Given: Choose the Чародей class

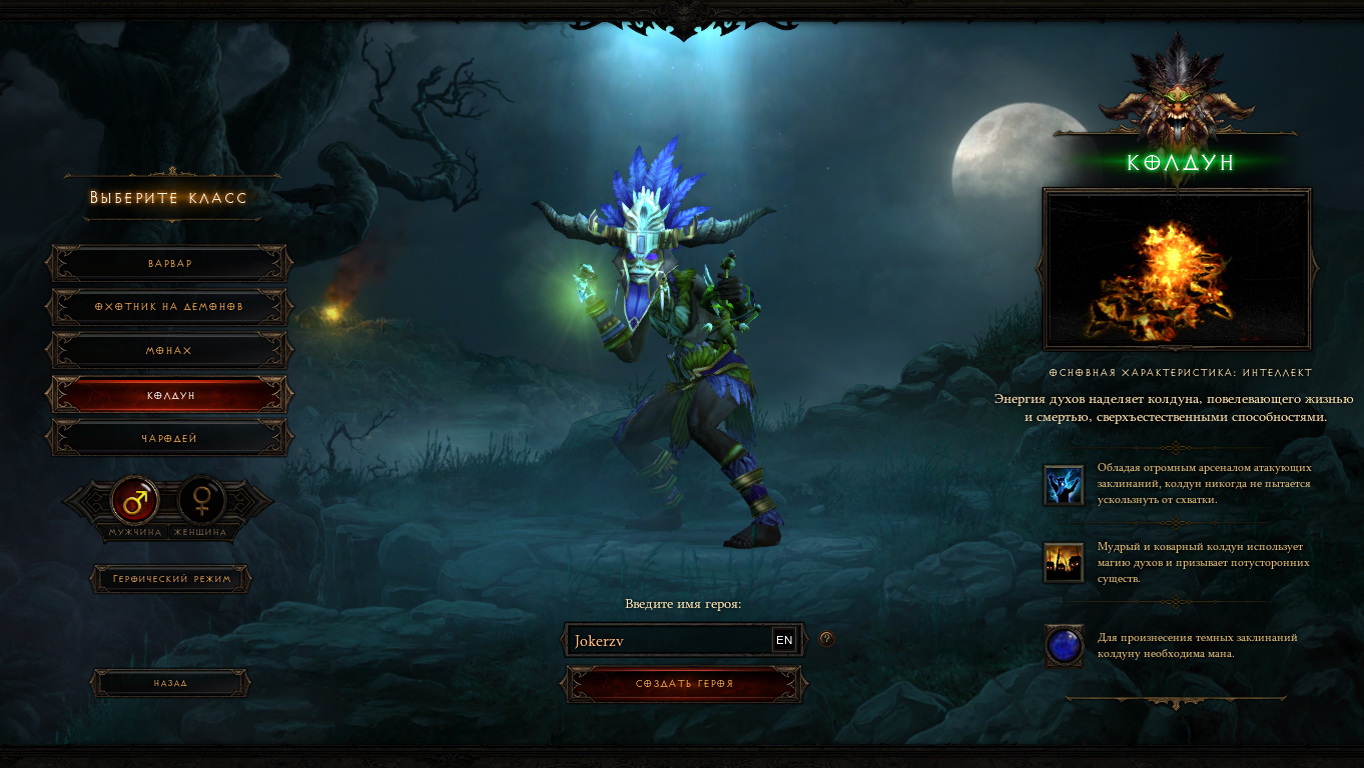Looking at the screenshot, I should coord(170,439).
